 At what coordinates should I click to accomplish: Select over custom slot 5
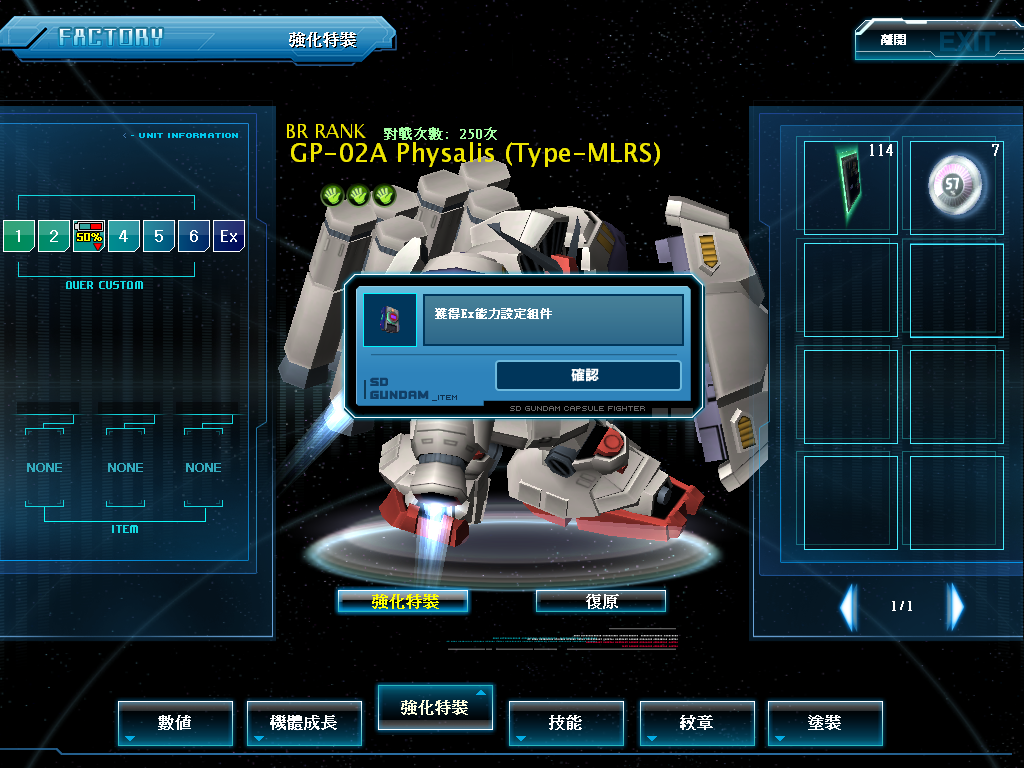(159, 237)
